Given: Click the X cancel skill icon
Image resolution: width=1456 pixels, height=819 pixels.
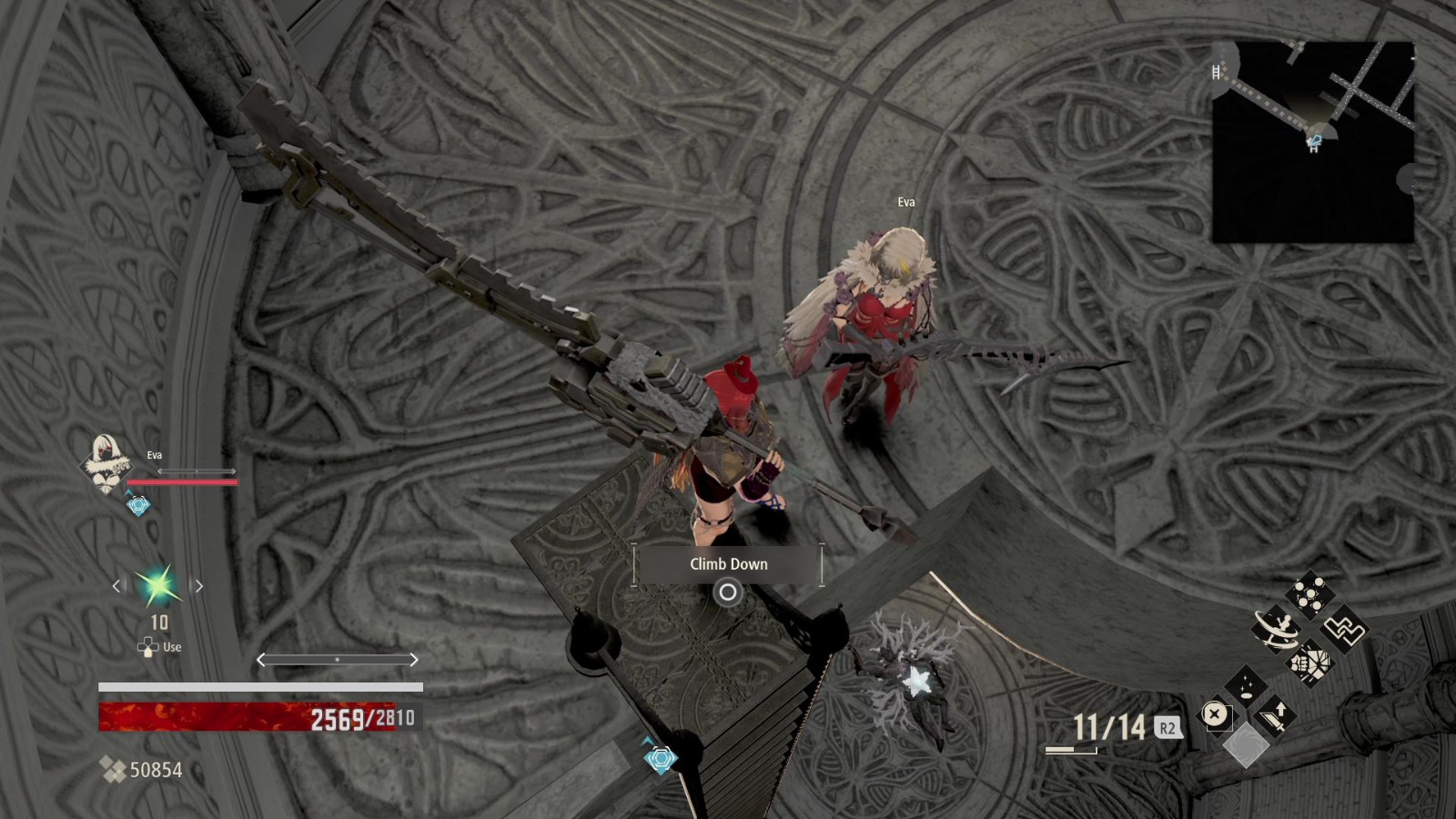Looking at the screenshot, I should (x=1217, y=714).
